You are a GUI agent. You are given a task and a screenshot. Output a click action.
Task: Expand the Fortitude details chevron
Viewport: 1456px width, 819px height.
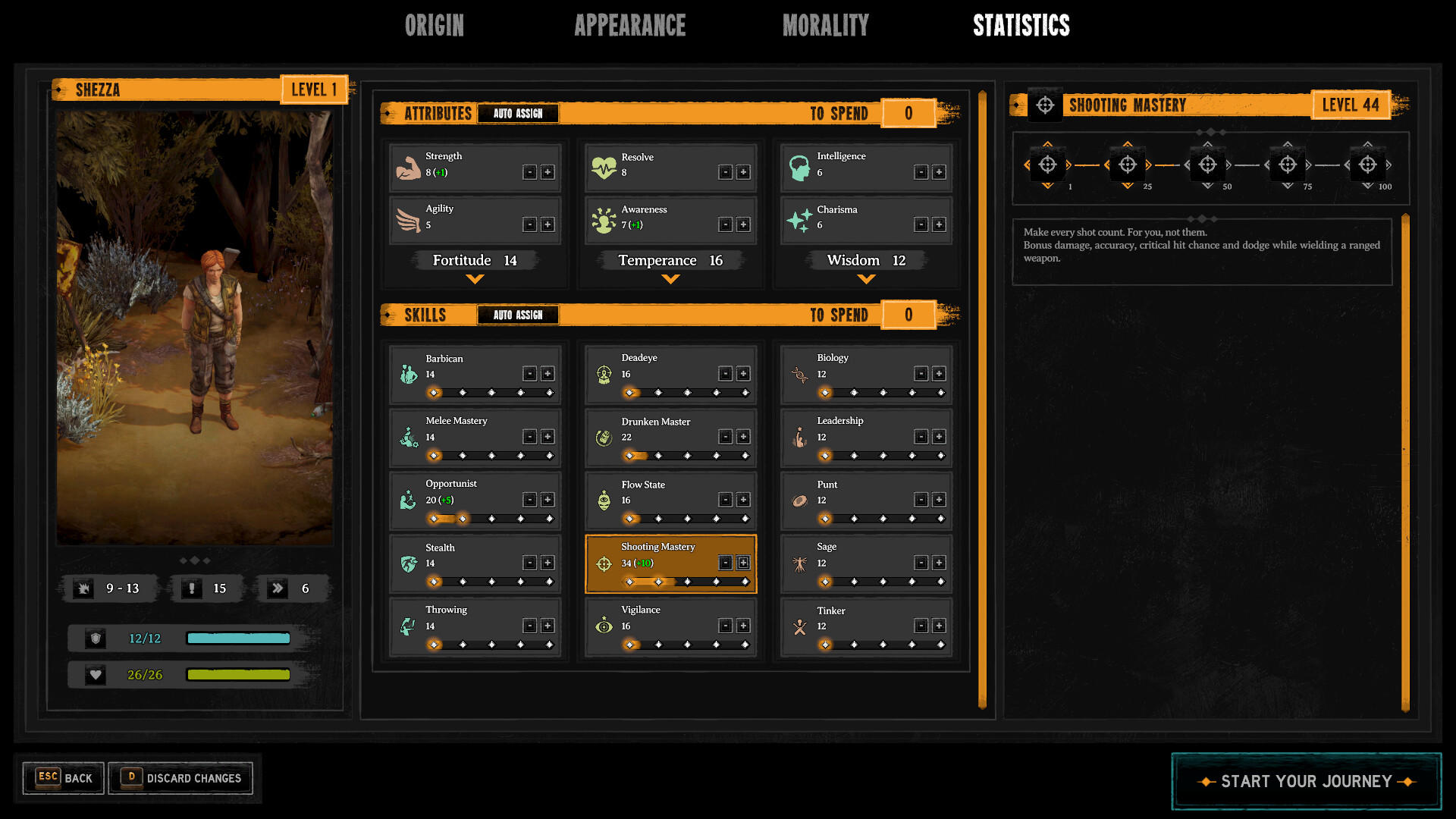tap(475, 279)
